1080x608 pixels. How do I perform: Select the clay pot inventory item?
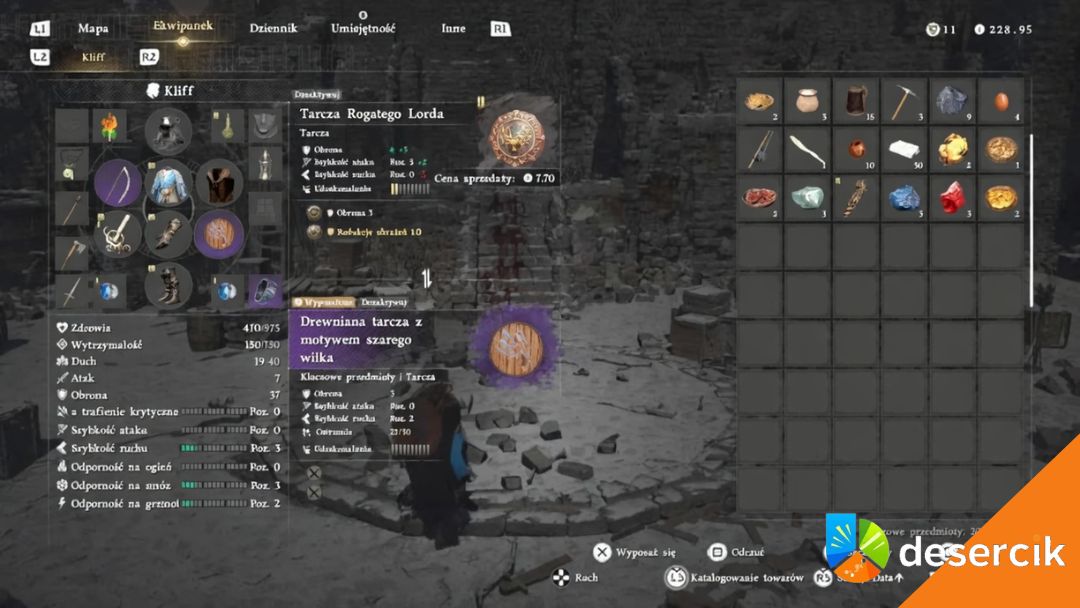(x=809, y=101)
